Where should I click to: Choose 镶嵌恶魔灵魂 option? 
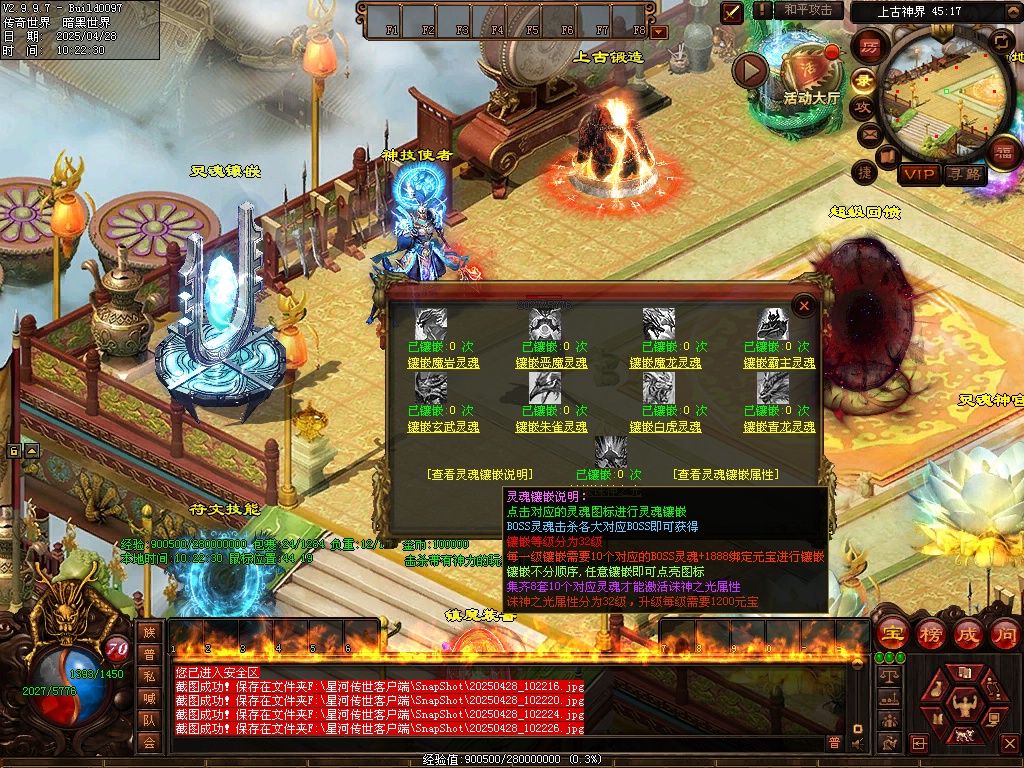click(x=552, y=363)
